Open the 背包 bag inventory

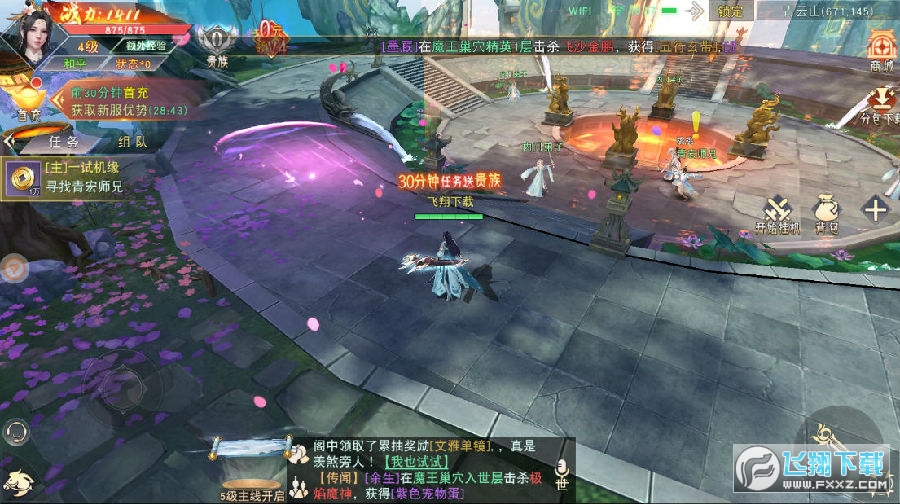826,212
